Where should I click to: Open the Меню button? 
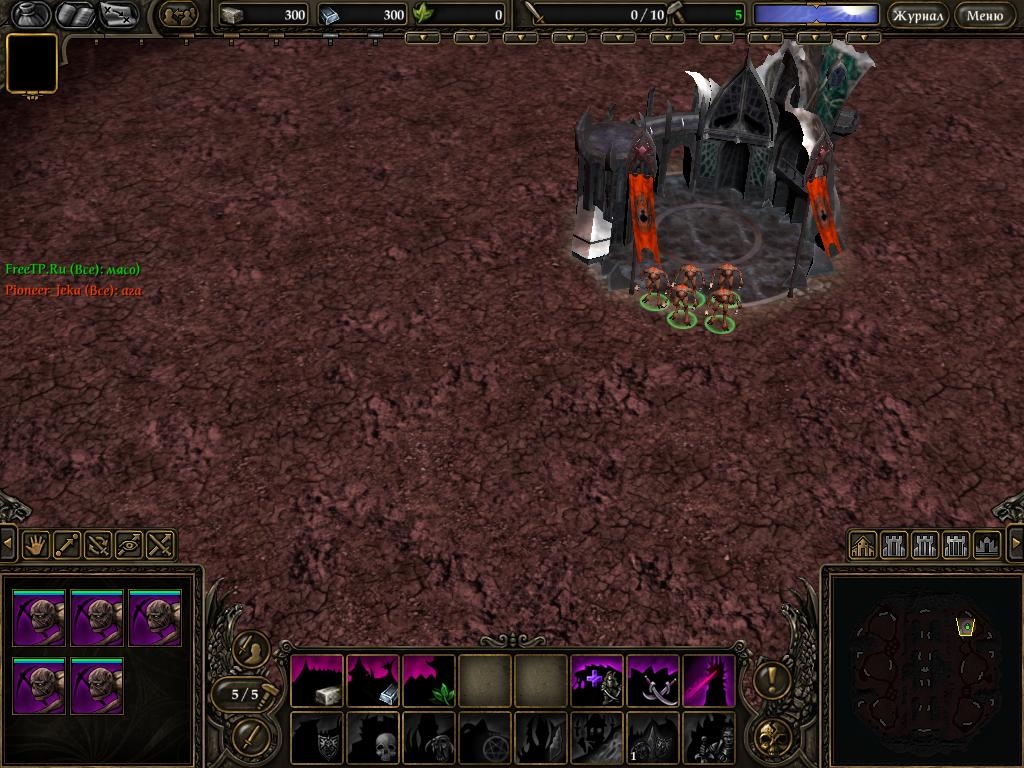click(985, 15)
